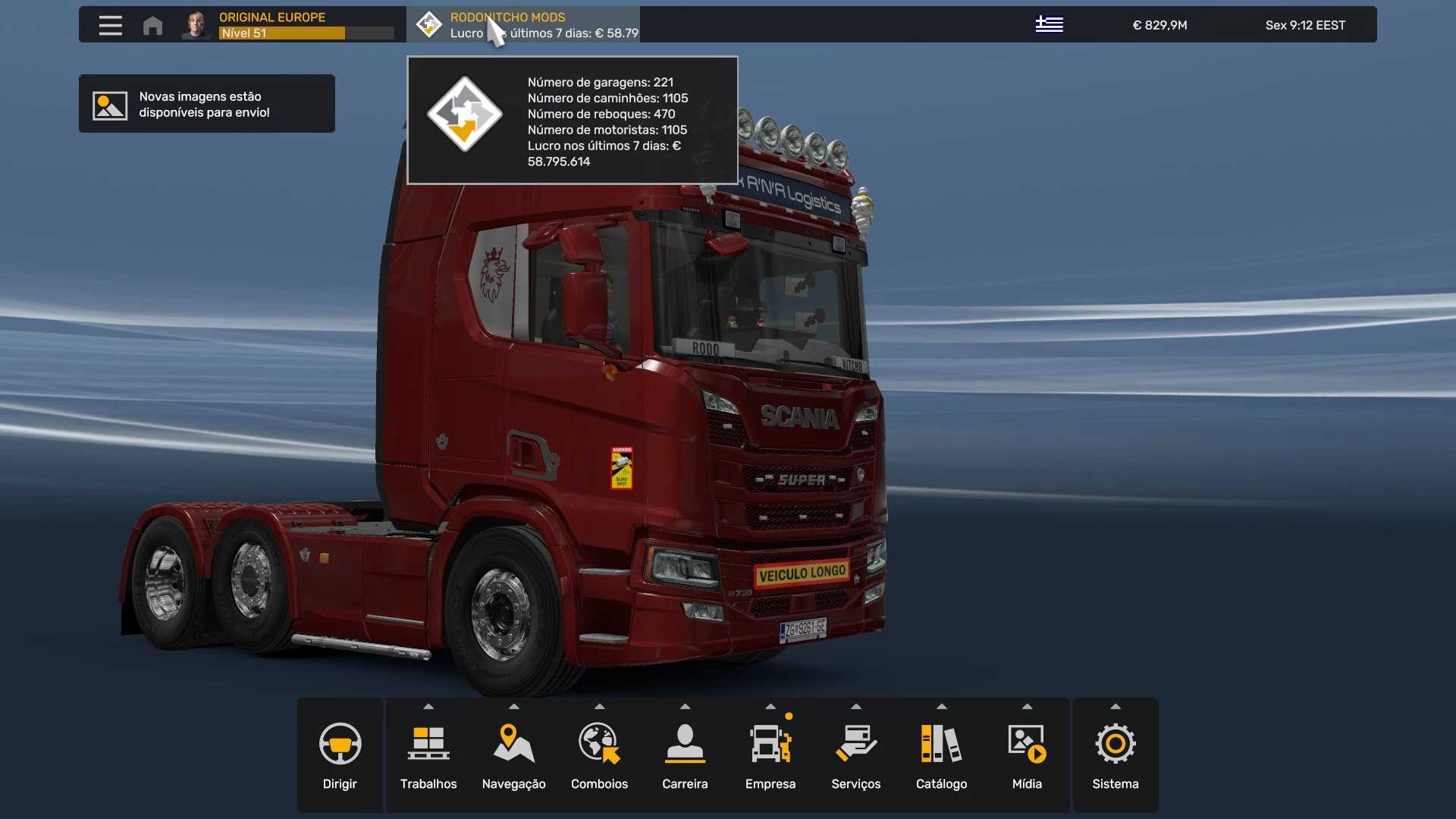This screenshot has height=819, width=1456.
Task: Open the Comboios convoy menu
Action: point(599,755)
